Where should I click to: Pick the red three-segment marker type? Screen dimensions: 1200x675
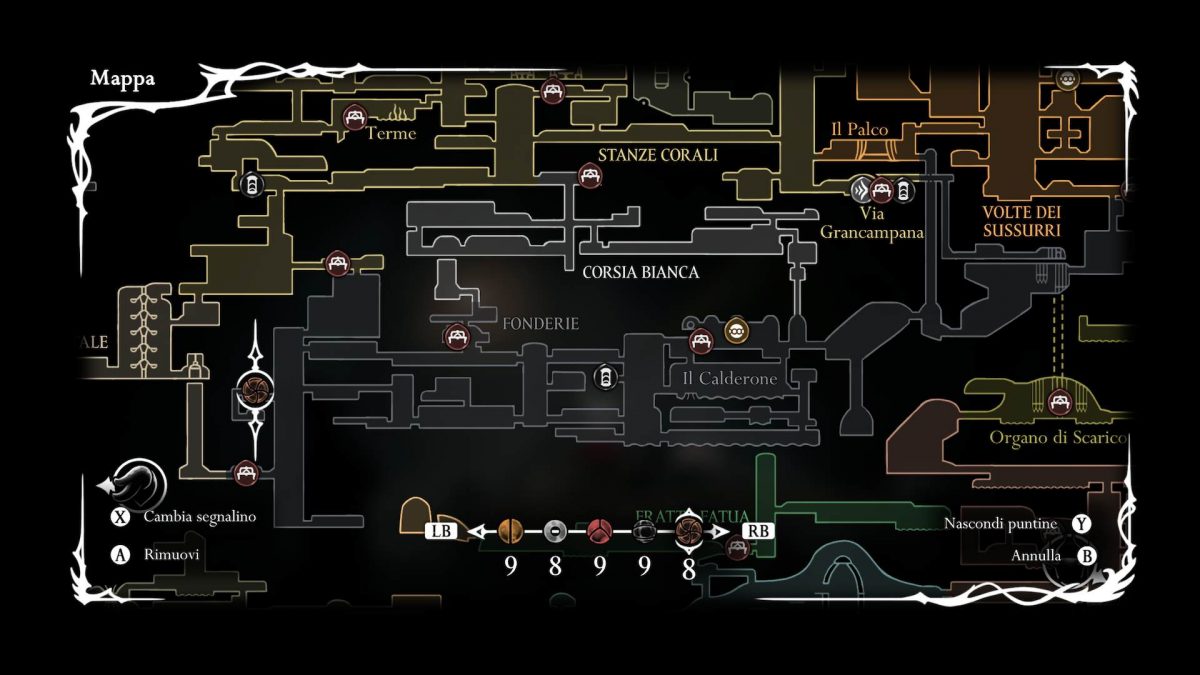[600, 531]
